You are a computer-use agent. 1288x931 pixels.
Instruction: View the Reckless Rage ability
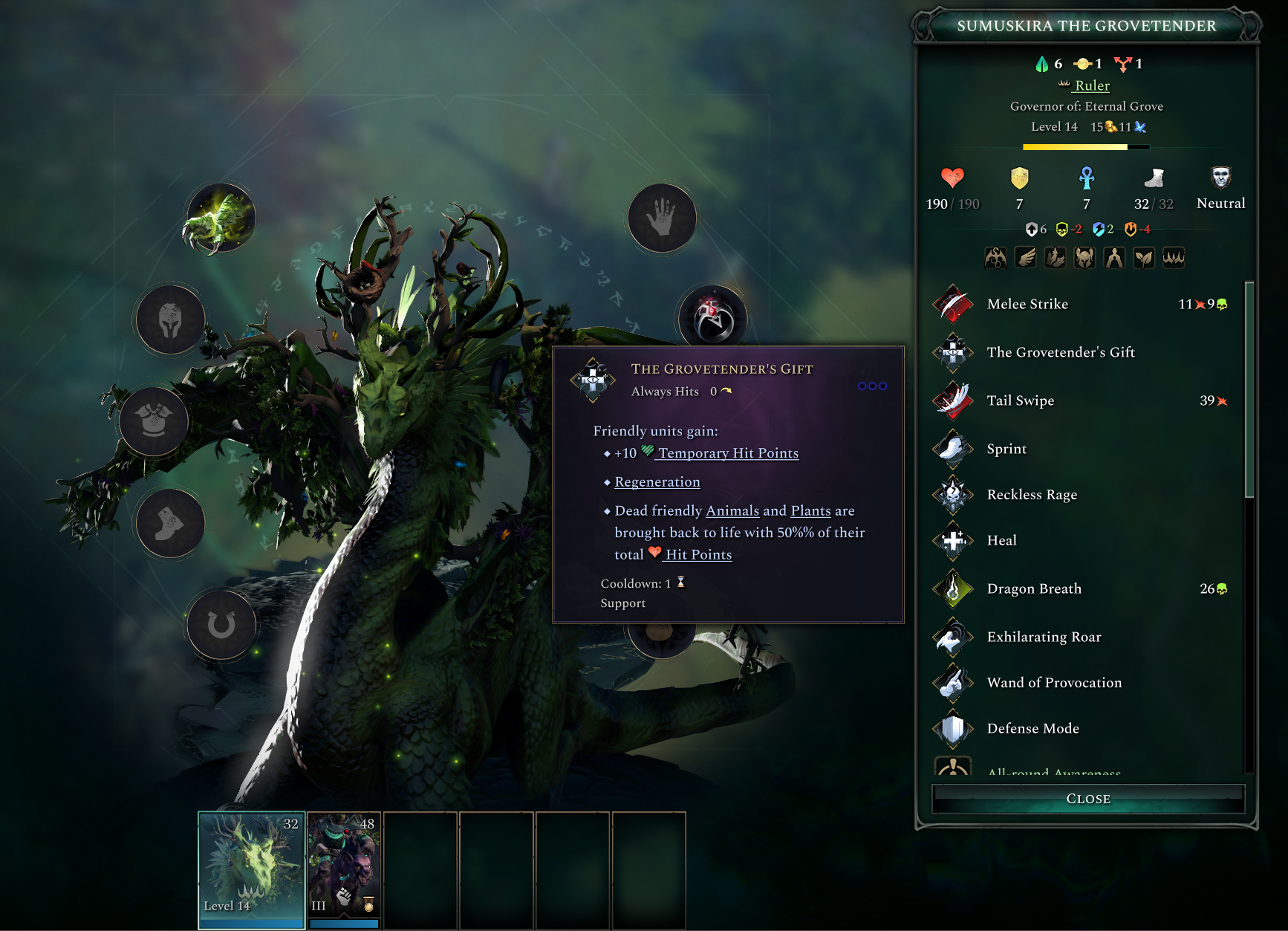coord(1031,495)
